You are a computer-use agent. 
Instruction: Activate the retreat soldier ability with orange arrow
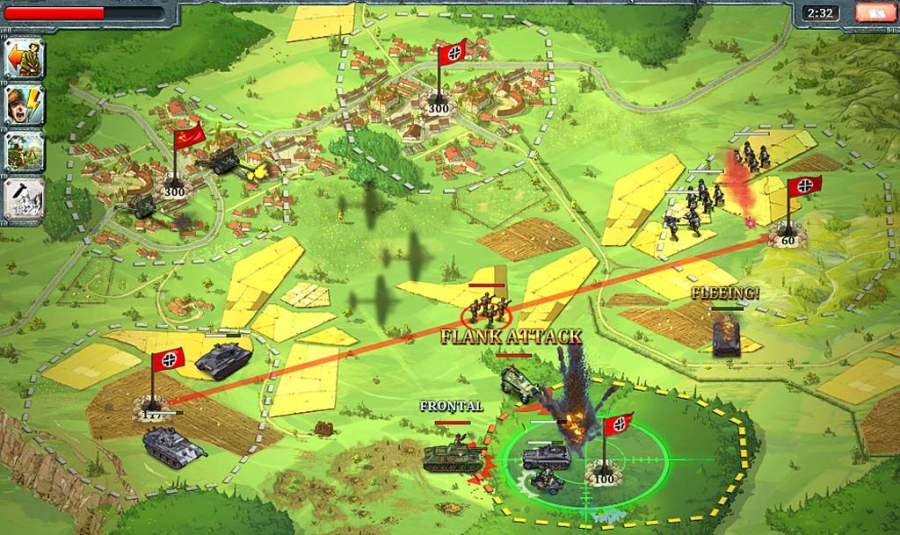click(x=24, y=58)
